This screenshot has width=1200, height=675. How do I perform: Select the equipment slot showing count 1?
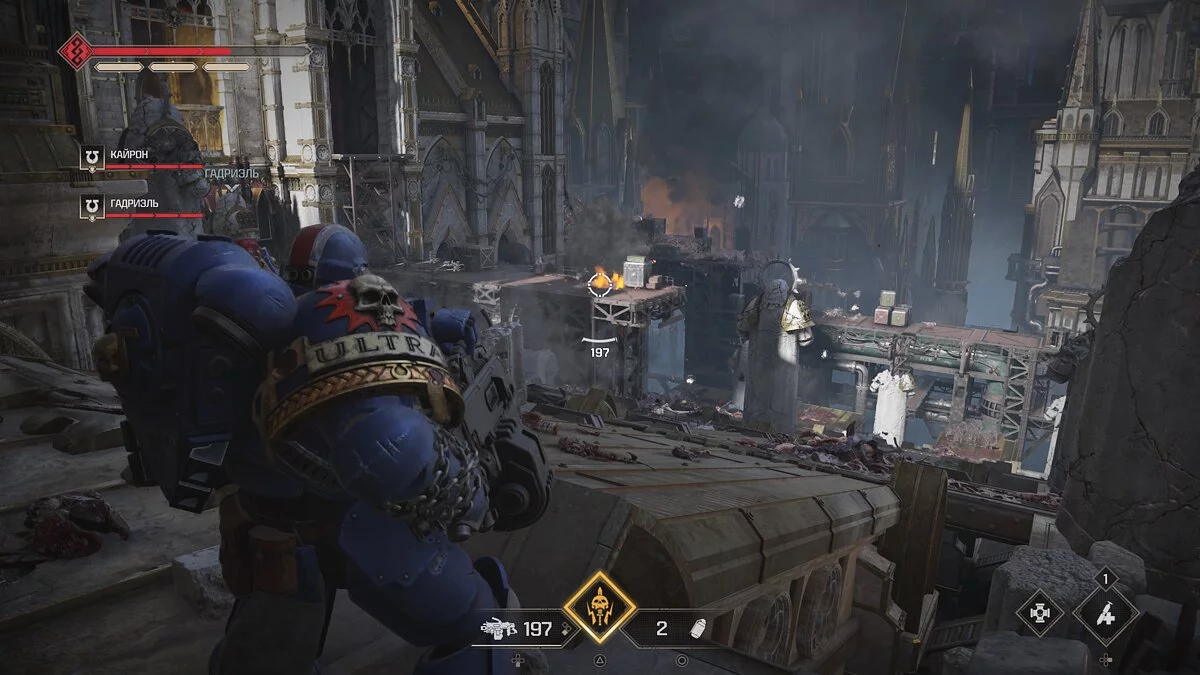[x=1105, y=613]
